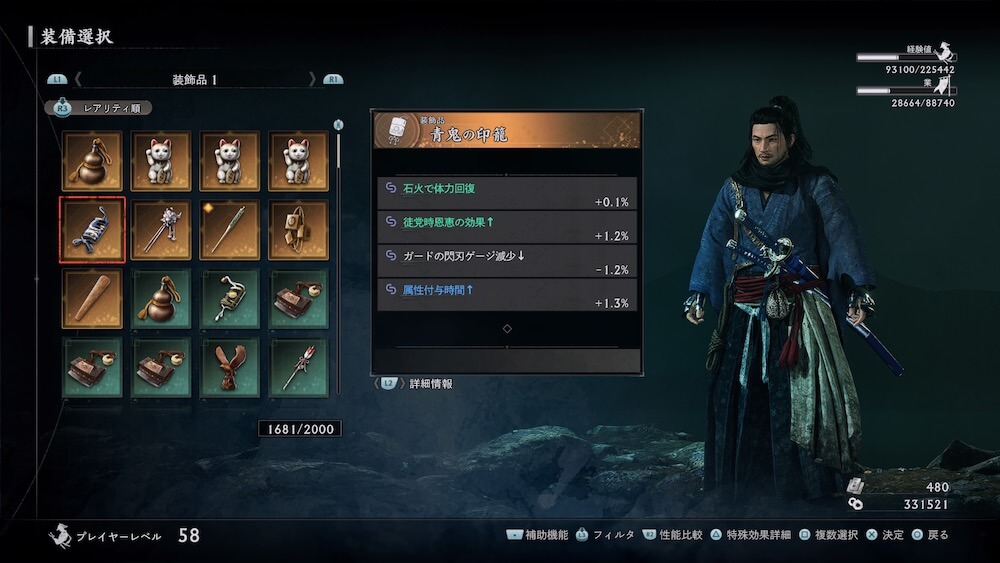This screenshot has height=563, width=1000.
Task: Choose the arrow-shaped hairpin accessory
Action: click(298, 367)
